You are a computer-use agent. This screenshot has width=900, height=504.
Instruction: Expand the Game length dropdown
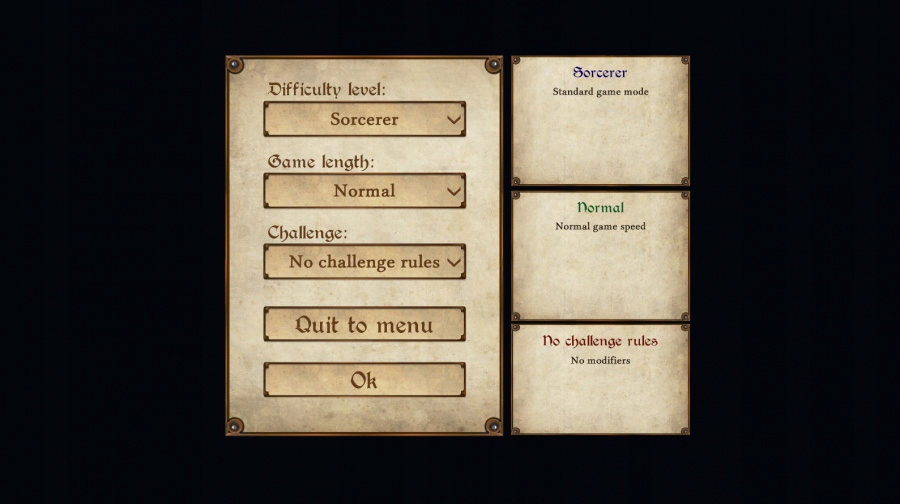(x=364, y=191)
